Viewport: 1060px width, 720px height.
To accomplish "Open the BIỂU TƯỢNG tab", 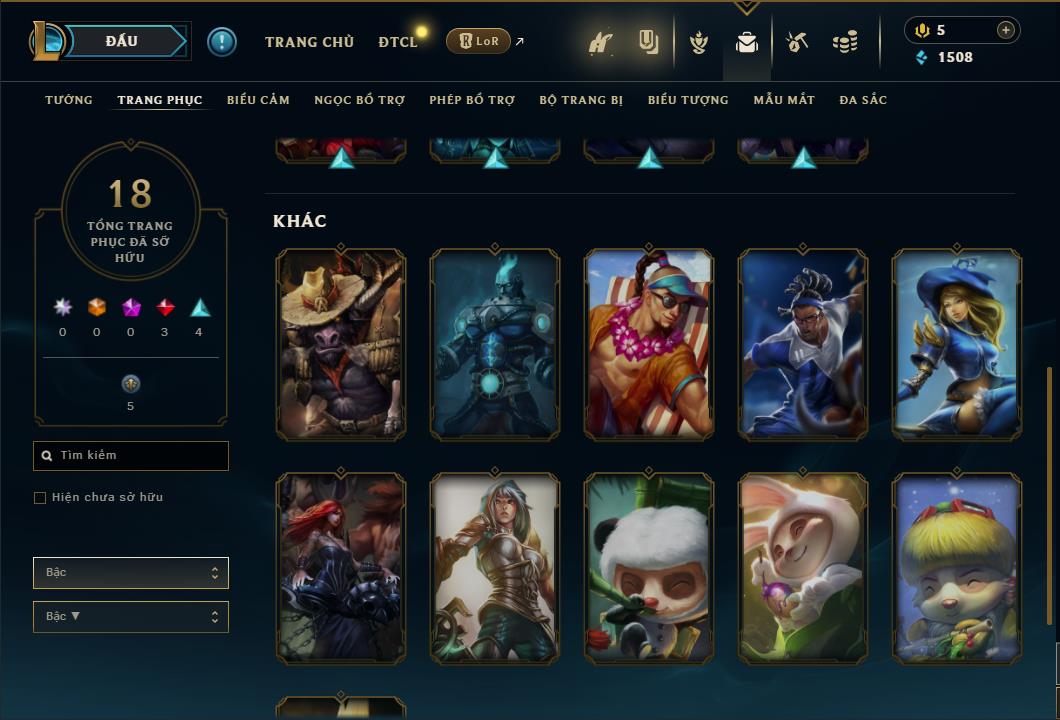I will pos(688,100).
